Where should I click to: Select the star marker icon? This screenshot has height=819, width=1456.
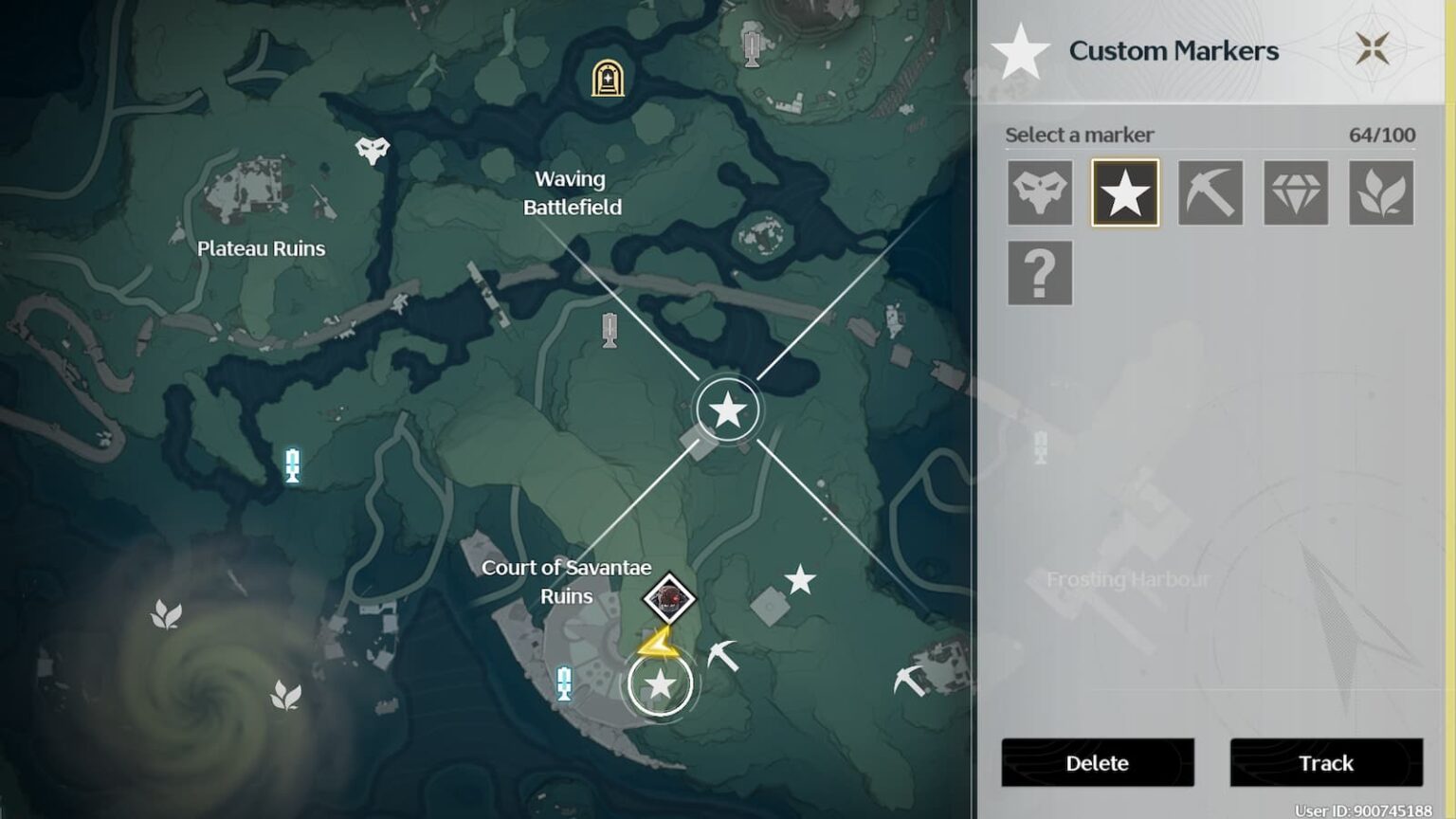pyautogui.click(x=1124, y=191)
